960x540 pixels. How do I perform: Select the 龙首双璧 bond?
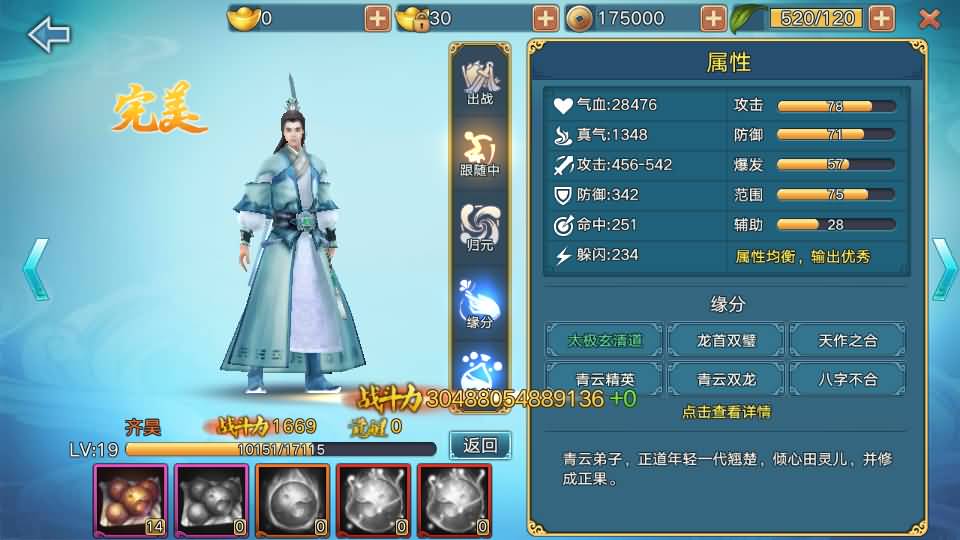726,340
